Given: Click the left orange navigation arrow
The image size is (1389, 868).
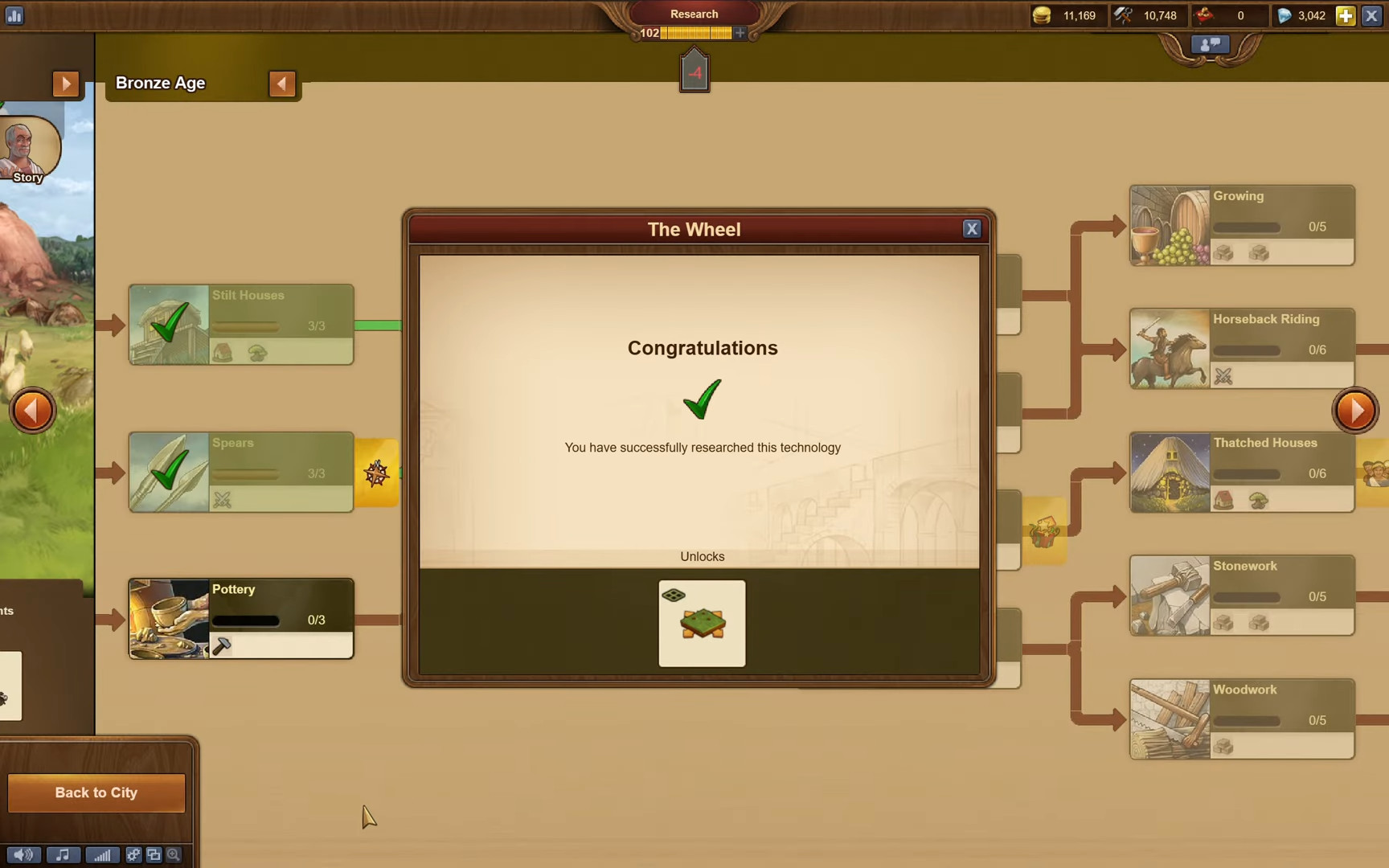Looking at the screenshot, I should point(32,410).
